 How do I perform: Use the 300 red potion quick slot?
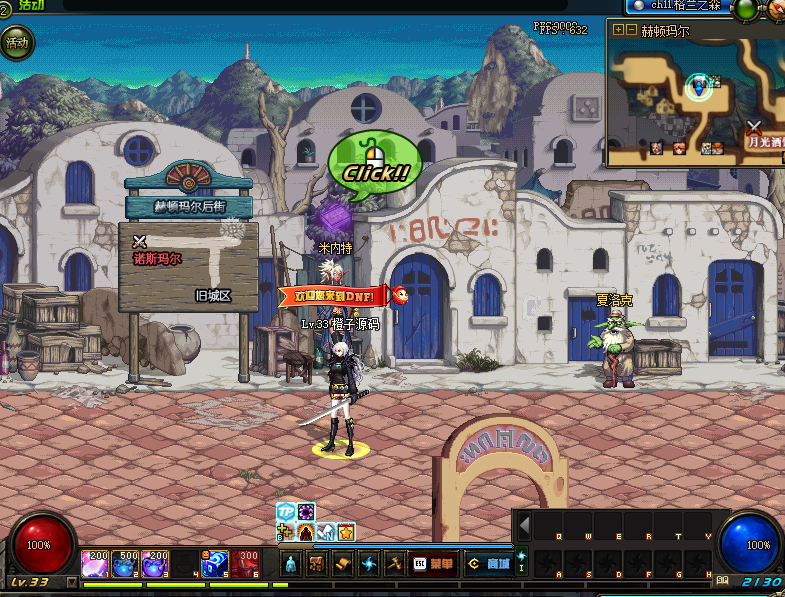[x=246, y=564]
